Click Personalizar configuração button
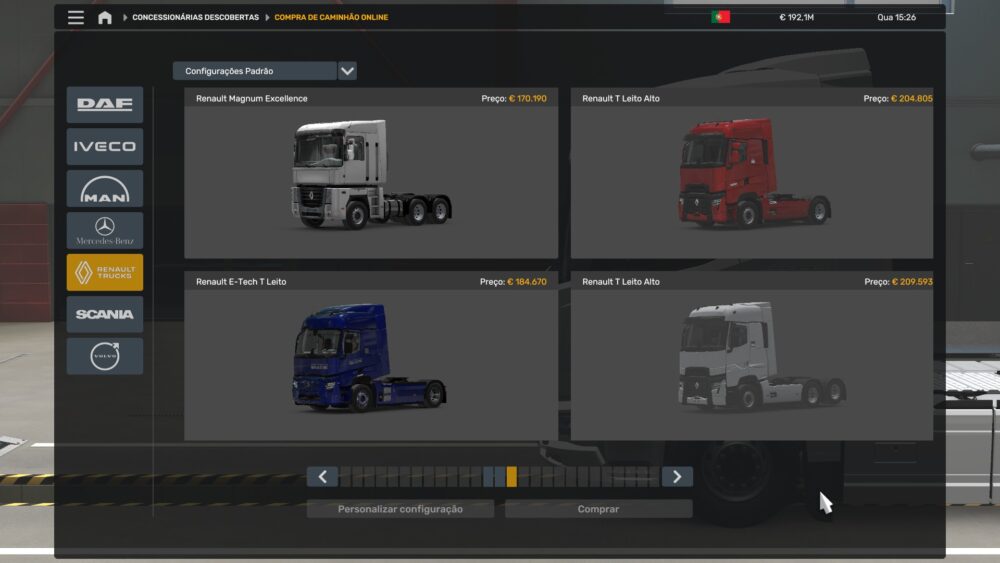 coord(400,509)
